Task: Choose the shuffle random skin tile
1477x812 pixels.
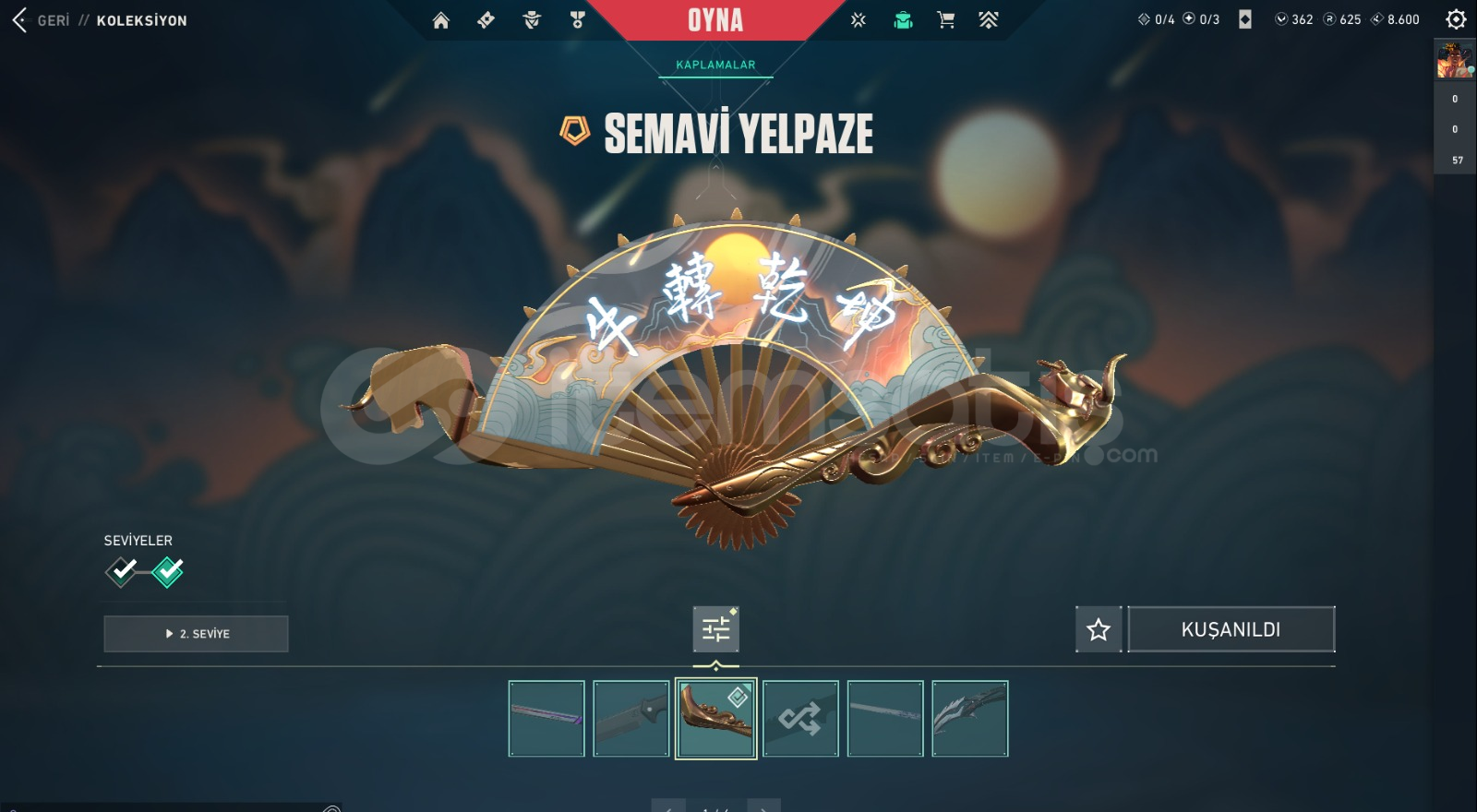Action: [800, 719]
